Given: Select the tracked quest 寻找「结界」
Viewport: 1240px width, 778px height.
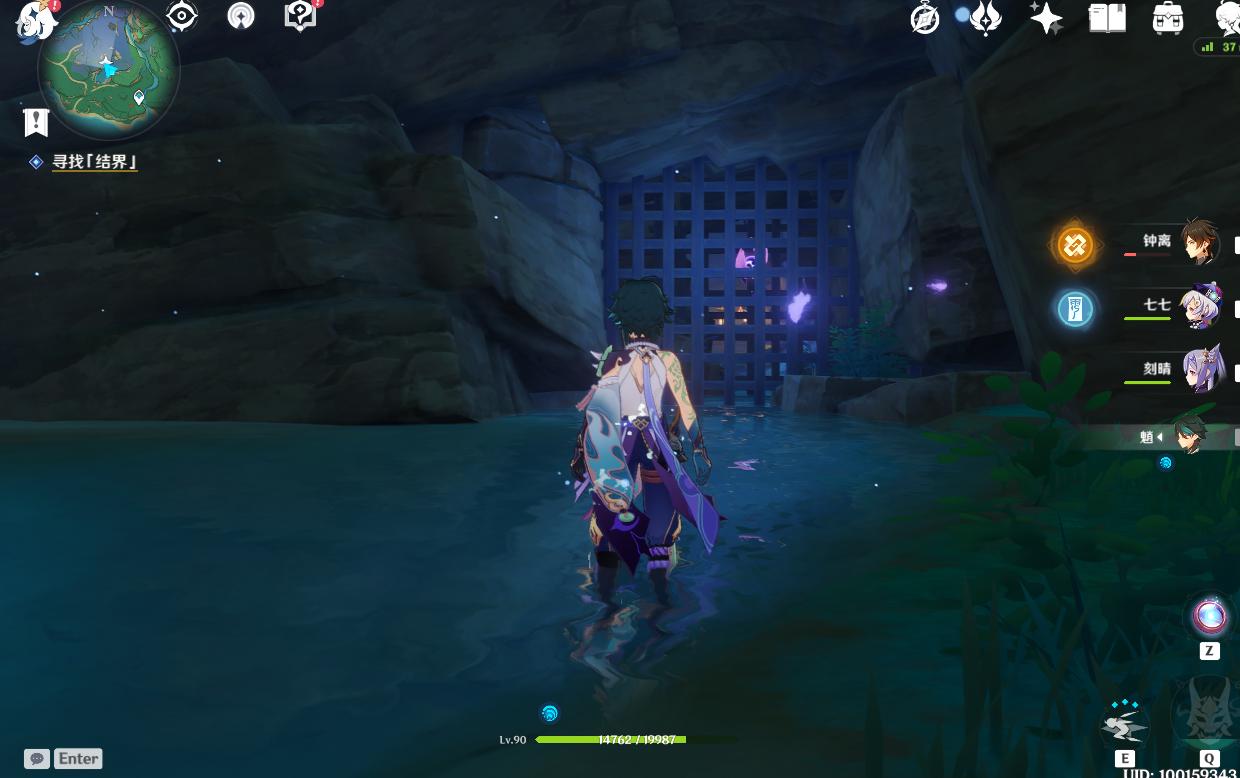Looking at the screenshot, I should click(94, 161).
